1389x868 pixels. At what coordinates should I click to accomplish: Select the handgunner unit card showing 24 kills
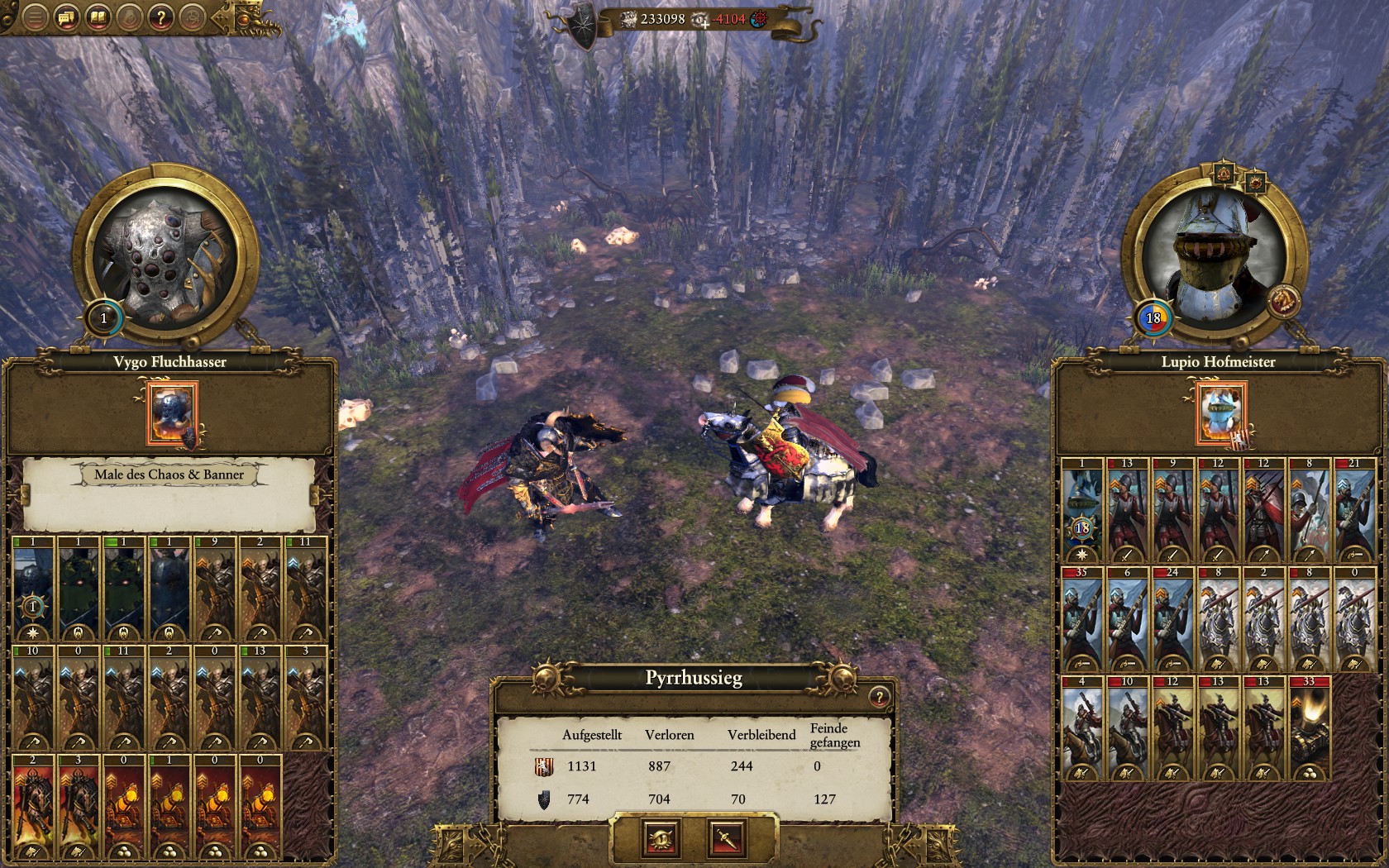1172,618
